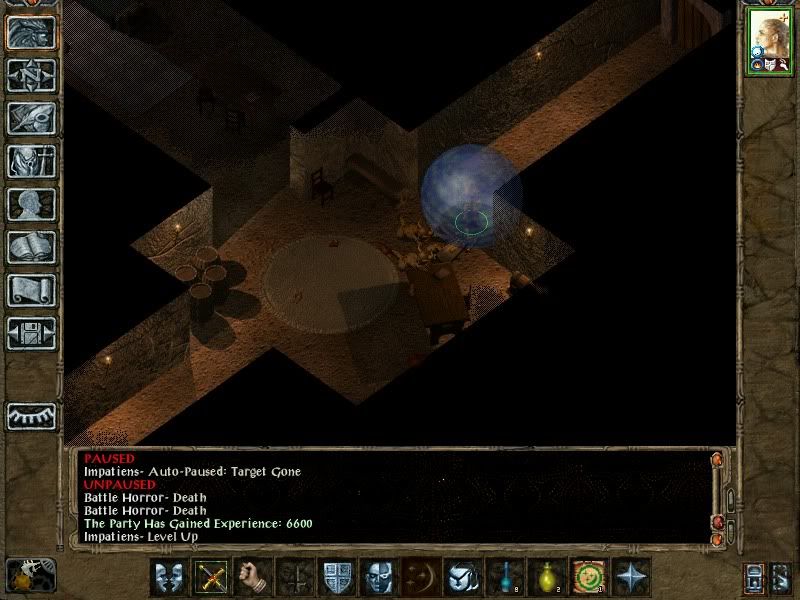The image size is (800, 600).
Task: Open the priest scroll
Action: [x=31, y=290]
